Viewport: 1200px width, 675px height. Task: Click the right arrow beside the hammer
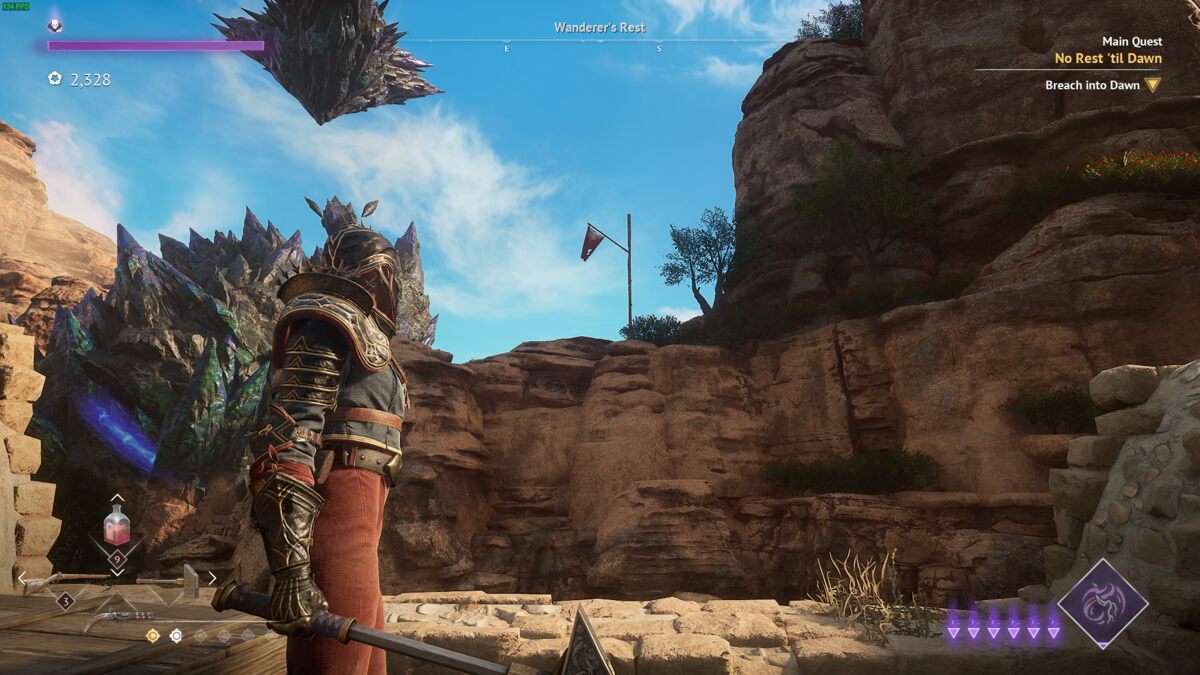click(x=212, y=578)
